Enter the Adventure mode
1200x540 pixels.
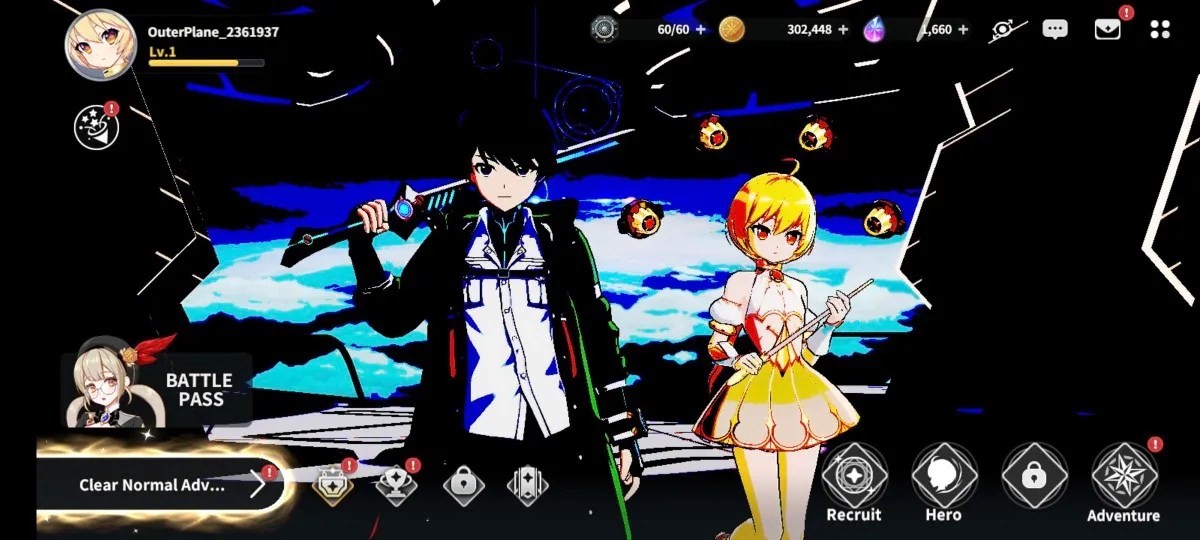point(1124,482)
